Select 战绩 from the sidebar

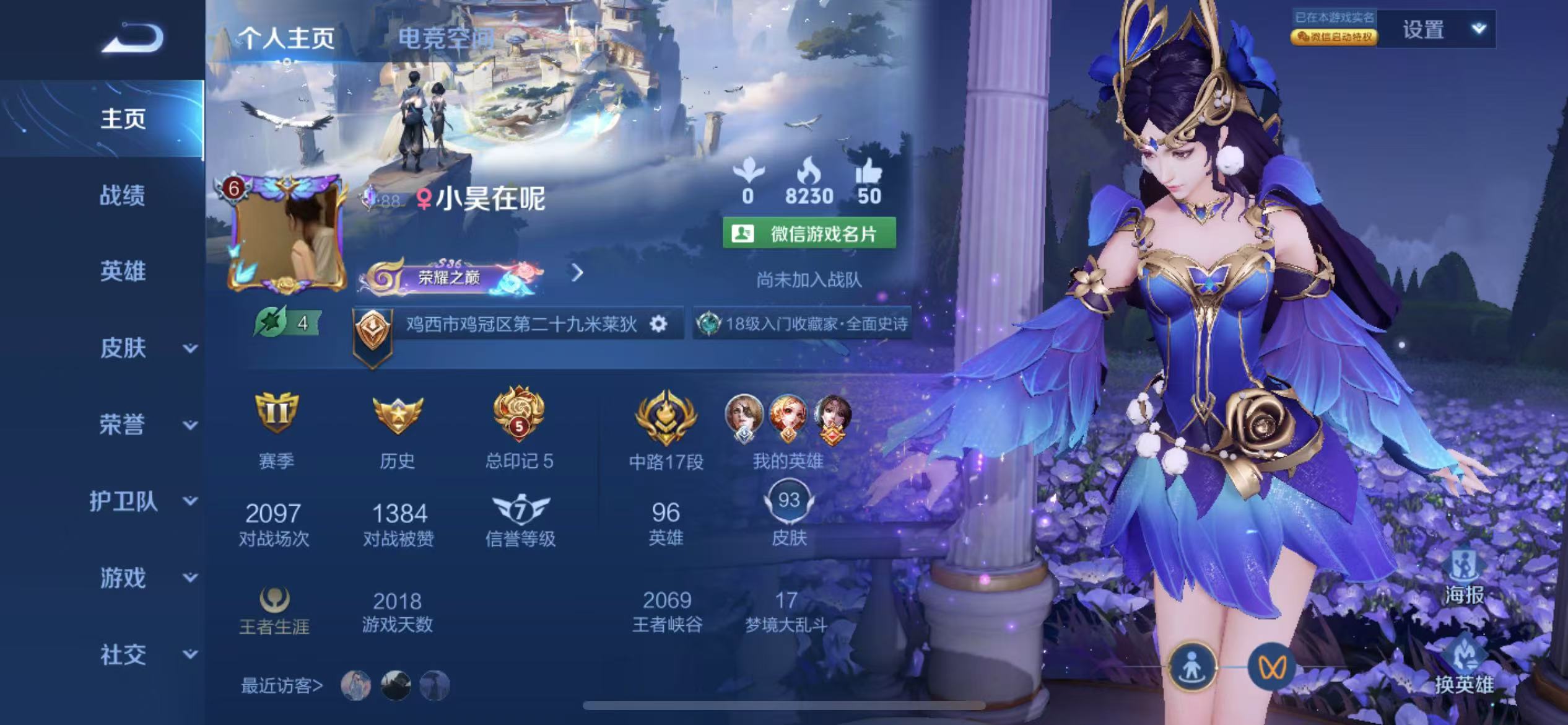(122, 196)
